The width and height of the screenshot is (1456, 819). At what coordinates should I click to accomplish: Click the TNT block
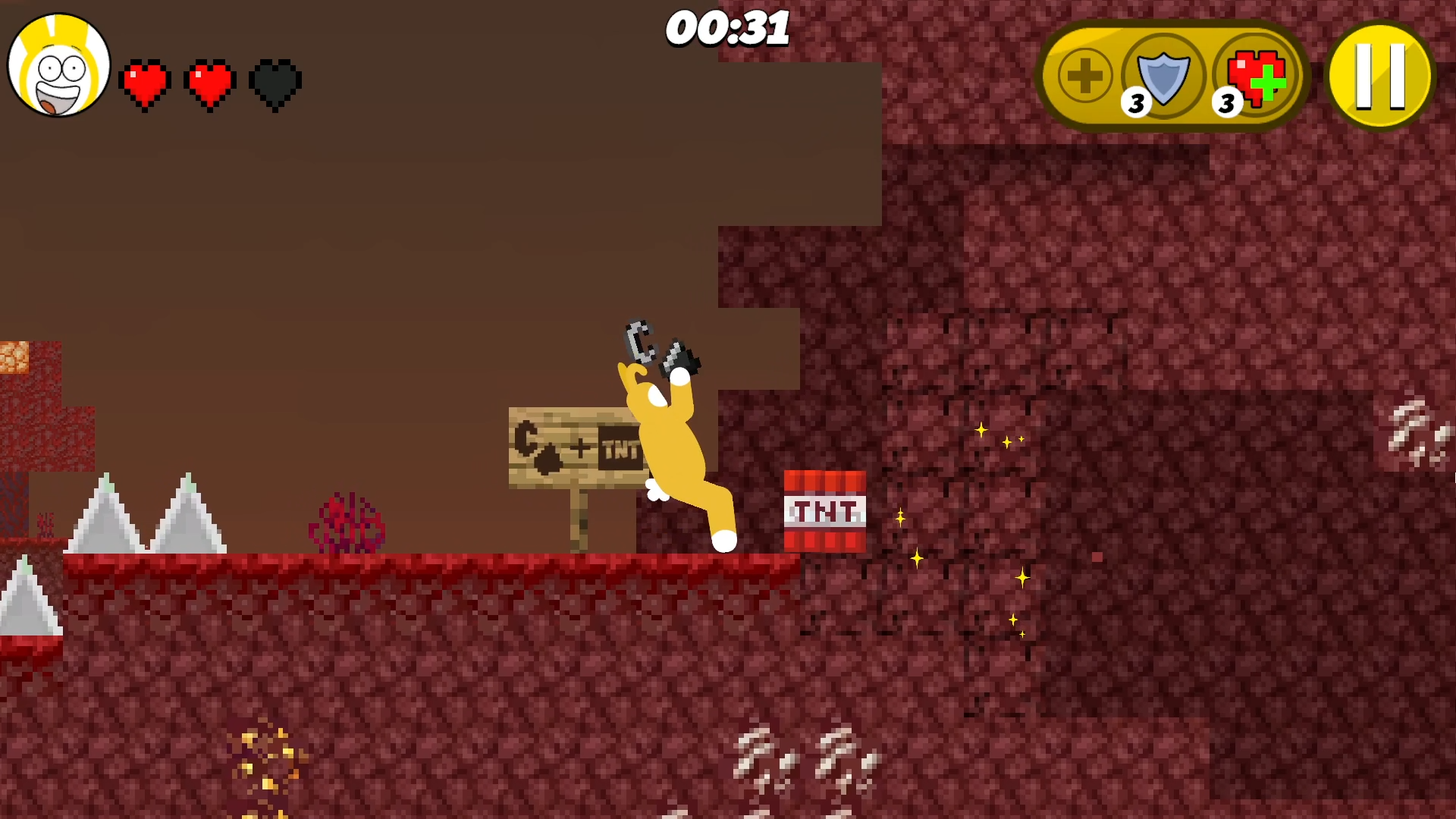click(x=824, y=510)
